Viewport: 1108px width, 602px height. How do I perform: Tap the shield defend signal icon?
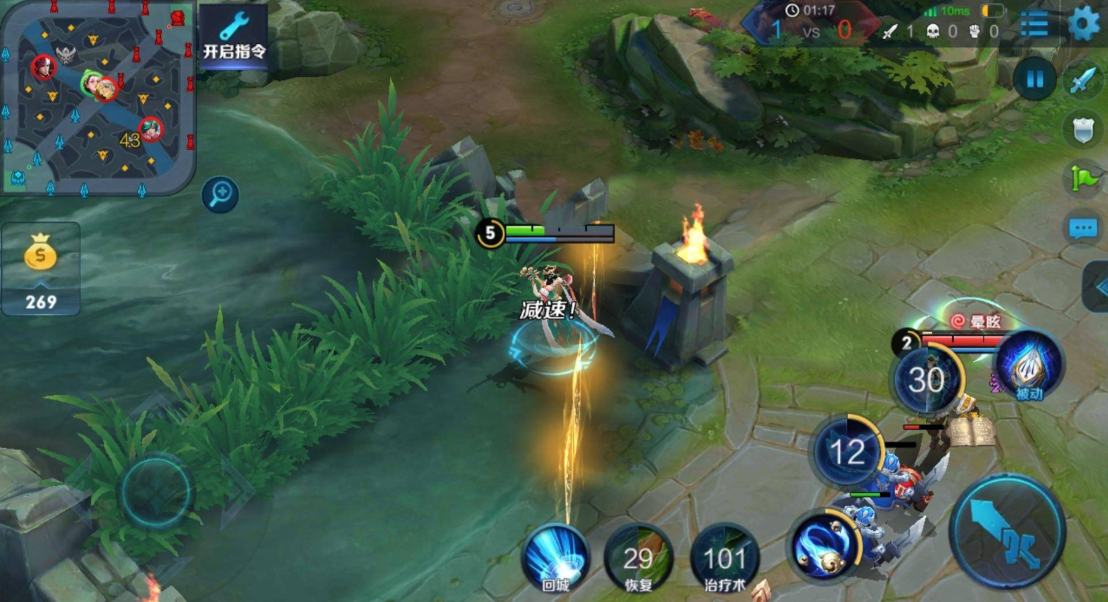(x=1082, y=129)
